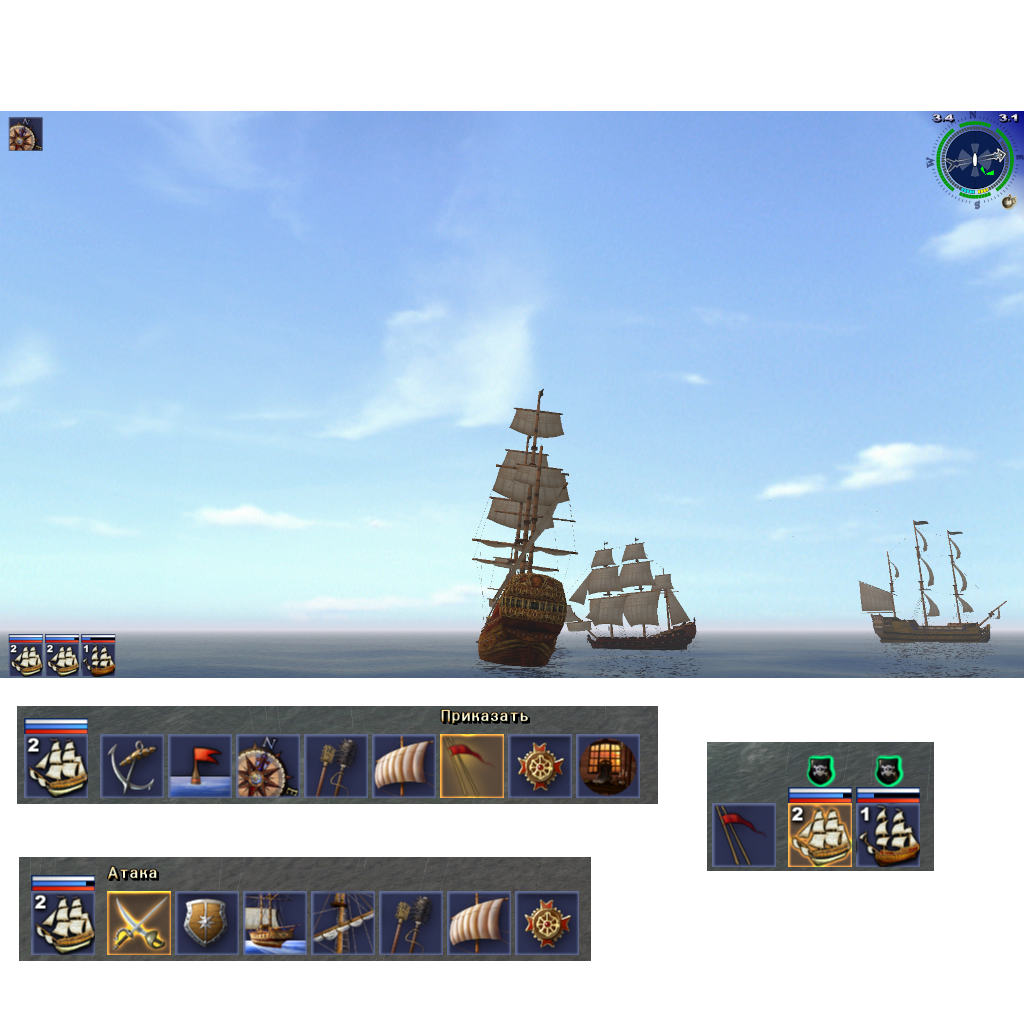
Task: Choose the cannon ramrods icon in Приказать bar
Action: tap(336, 767)
